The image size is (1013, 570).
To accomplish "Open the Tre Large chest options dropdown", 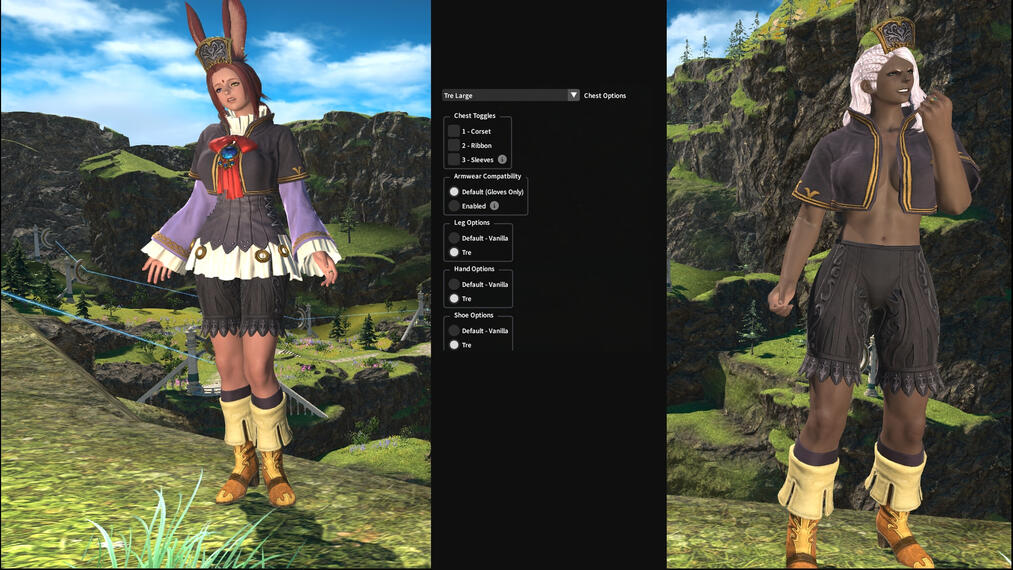I will tap(511, 95).
